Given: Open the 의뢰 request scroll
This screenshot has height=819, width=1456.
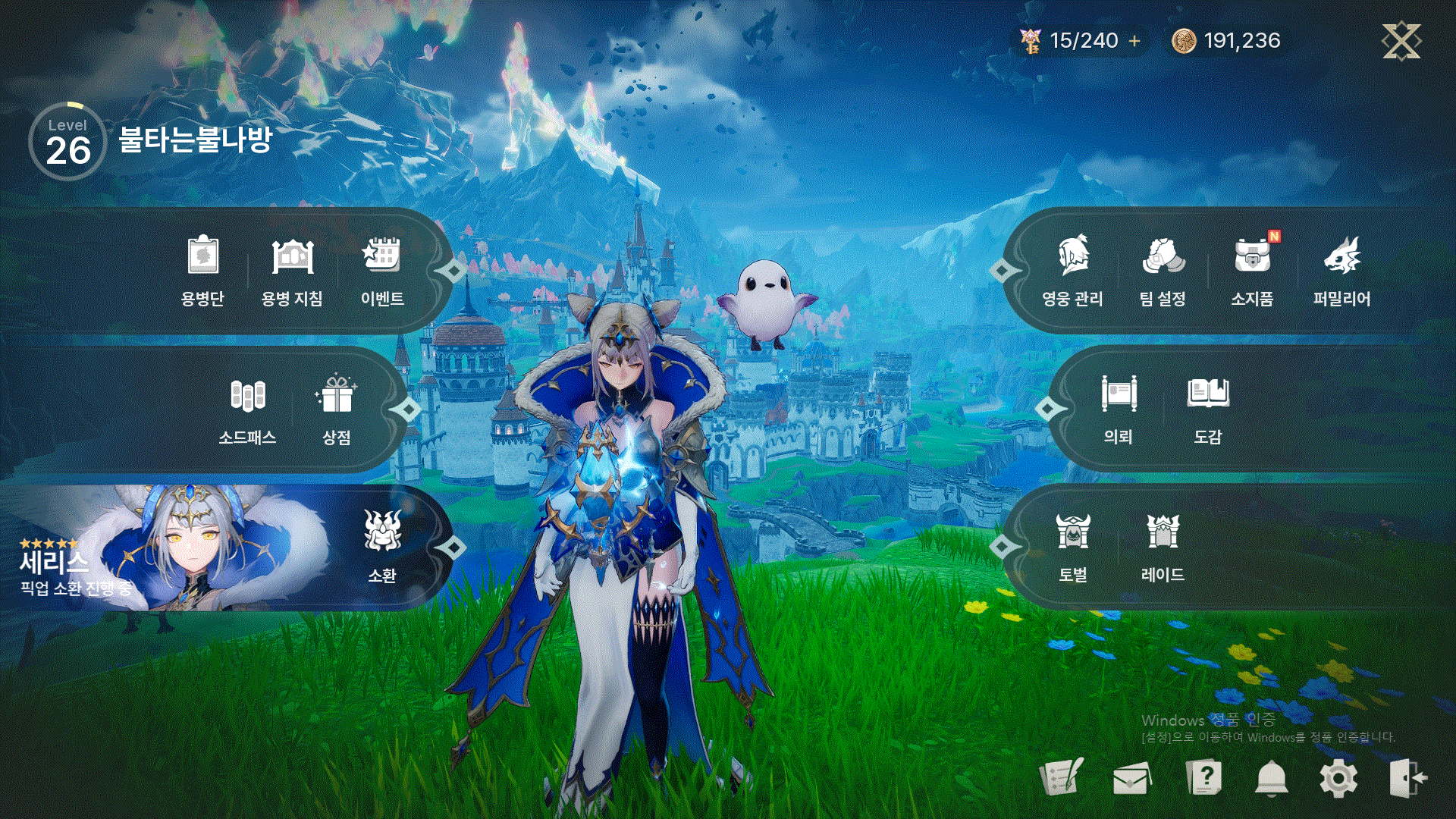Looking at the screenshot, I should pos(1119,409).
